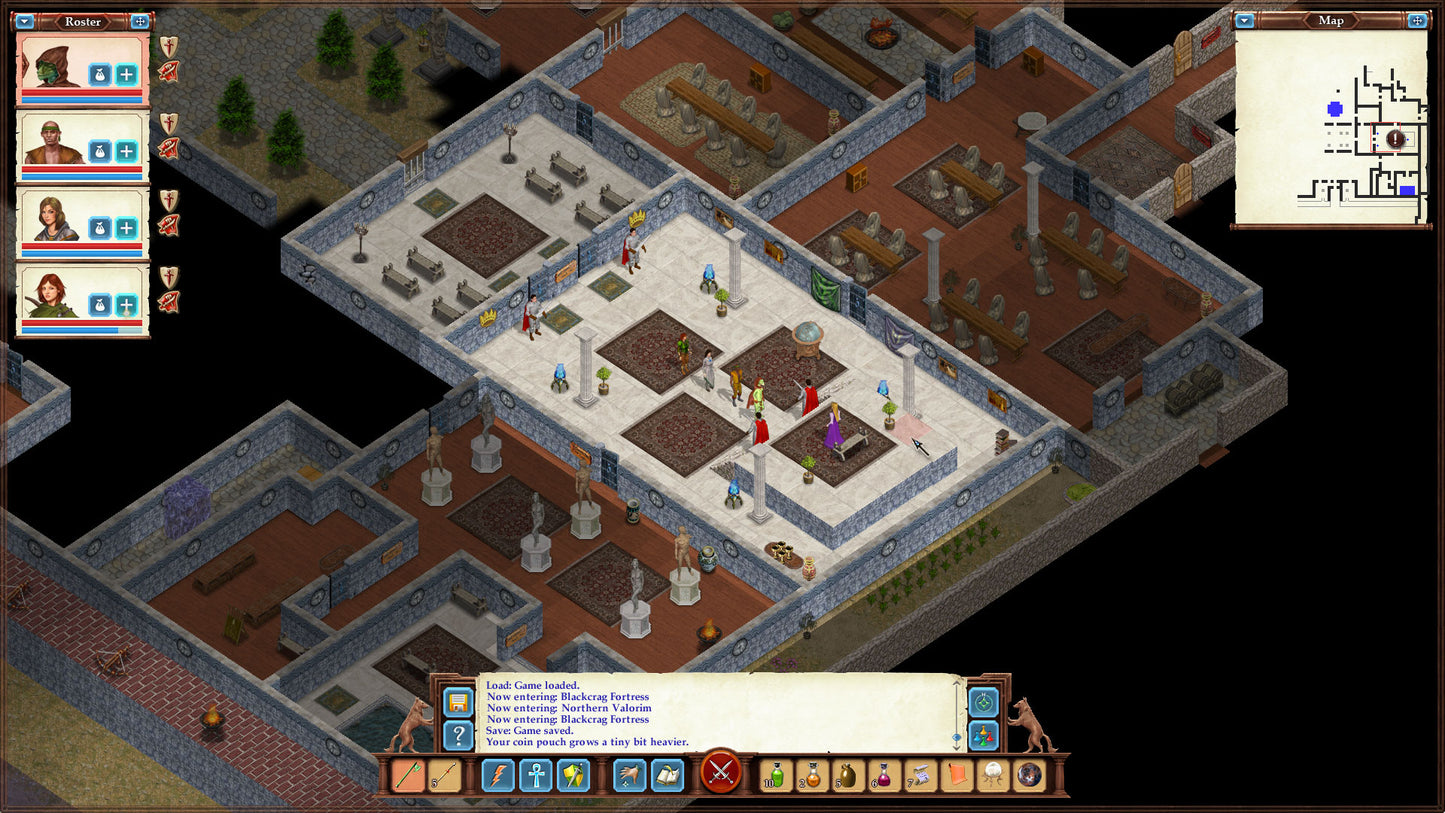This screenshot has height=813, width=1445.
Task: Select the ankh priest spells icon
Action: (x=537, y=774)
